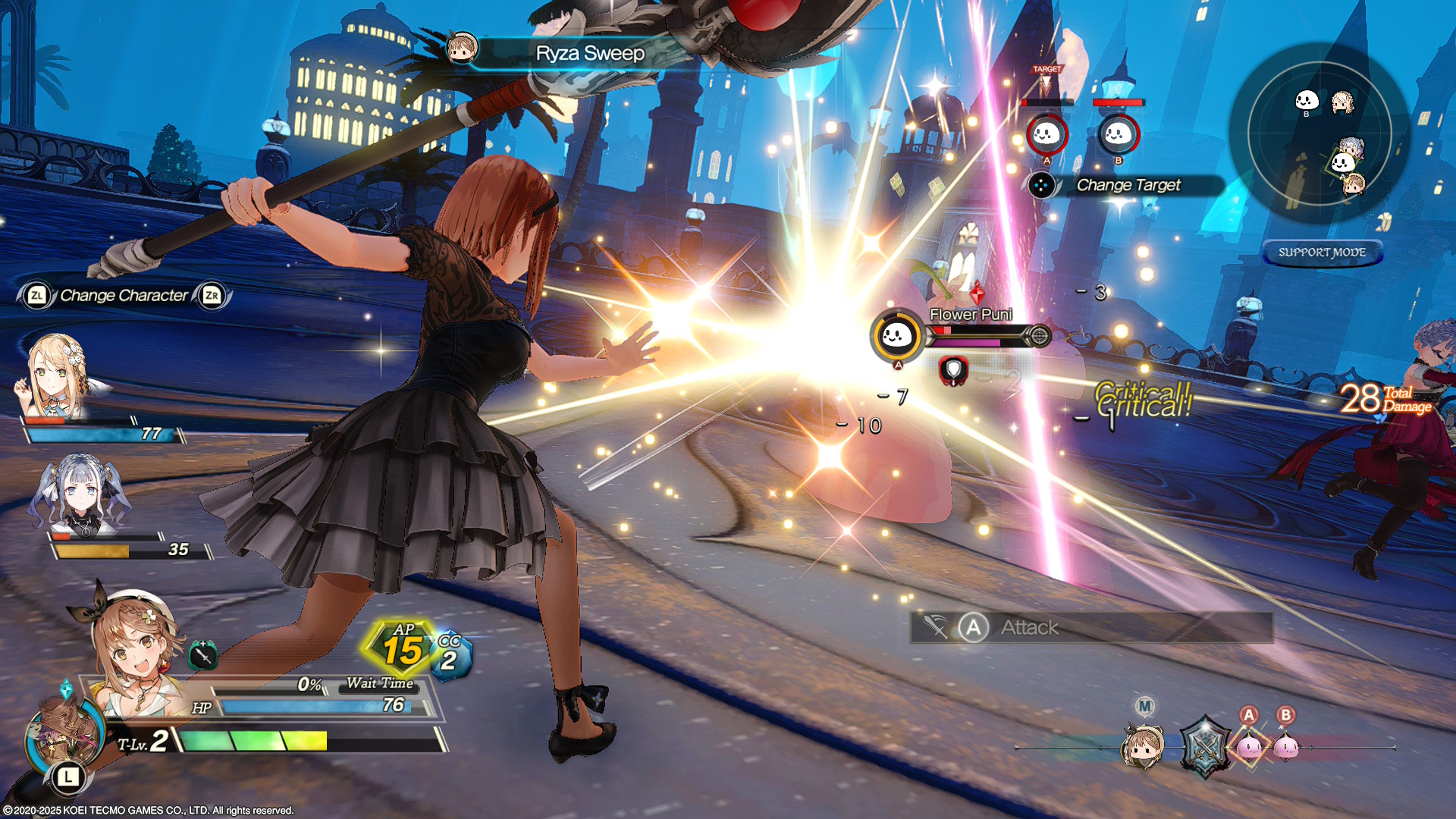Click the pink puni A timeline marker
Image resolution: width=1456 pixels, height=819 pixels.
1249,745
